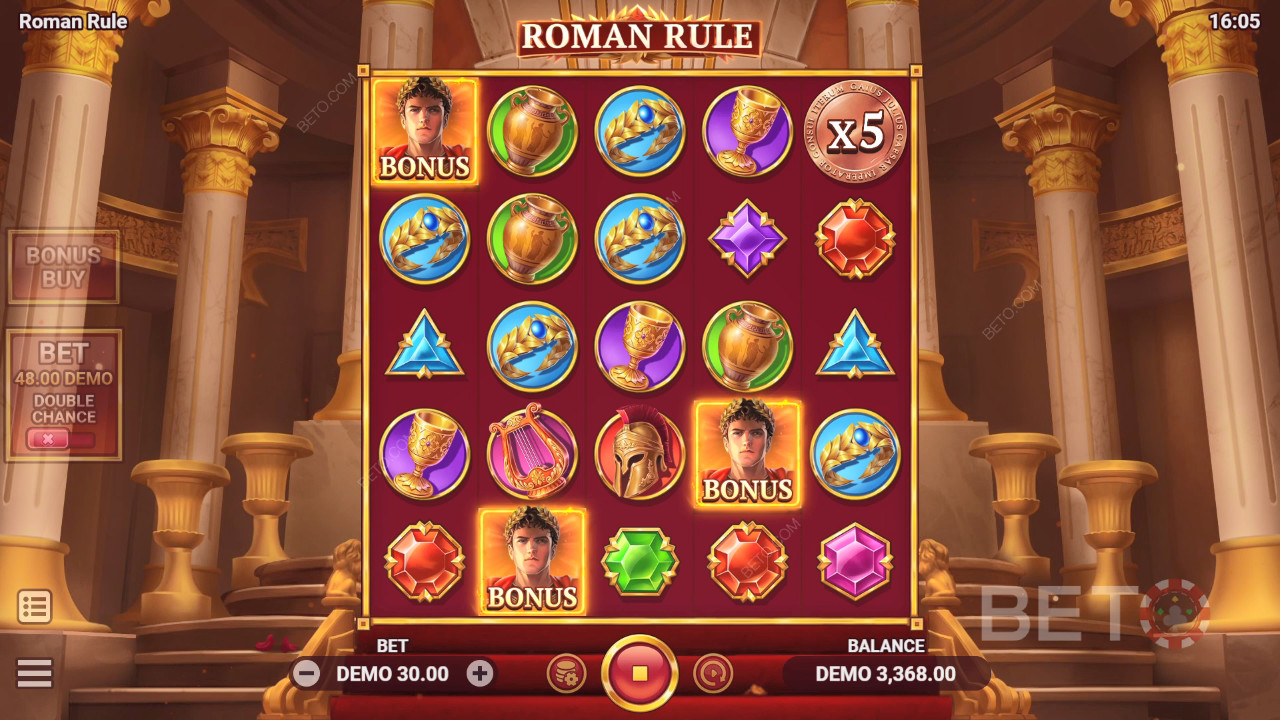Decrease bet using the minus control

pos(307,674)
